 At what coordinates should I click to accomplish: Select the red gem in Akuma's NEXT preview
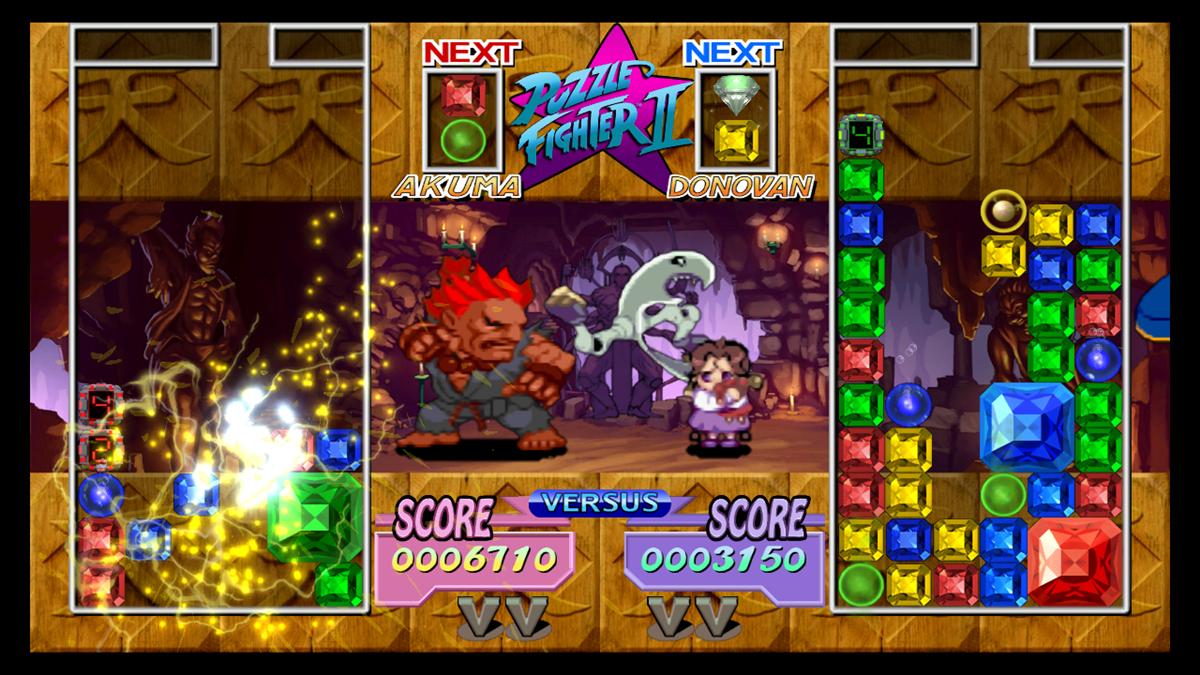click(462, 96)
